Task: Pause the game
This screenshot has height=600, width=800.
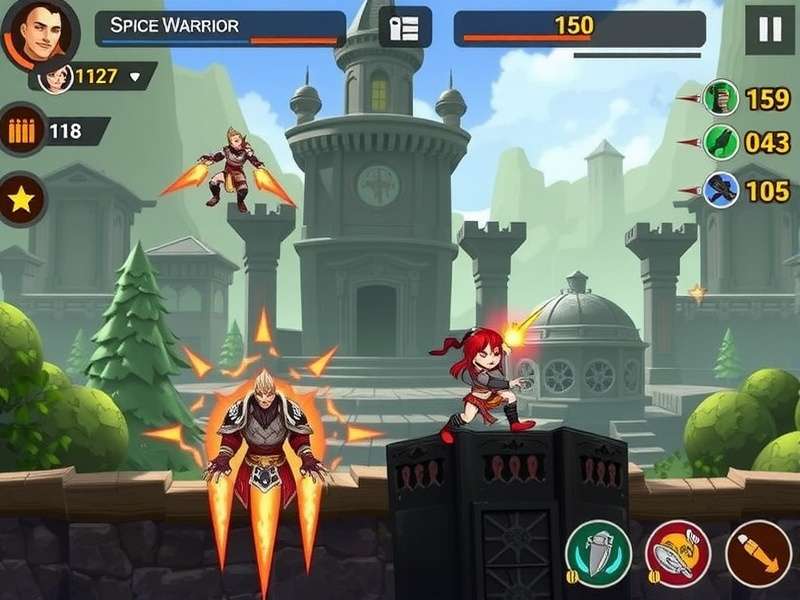Action: [x=769, y=29]
